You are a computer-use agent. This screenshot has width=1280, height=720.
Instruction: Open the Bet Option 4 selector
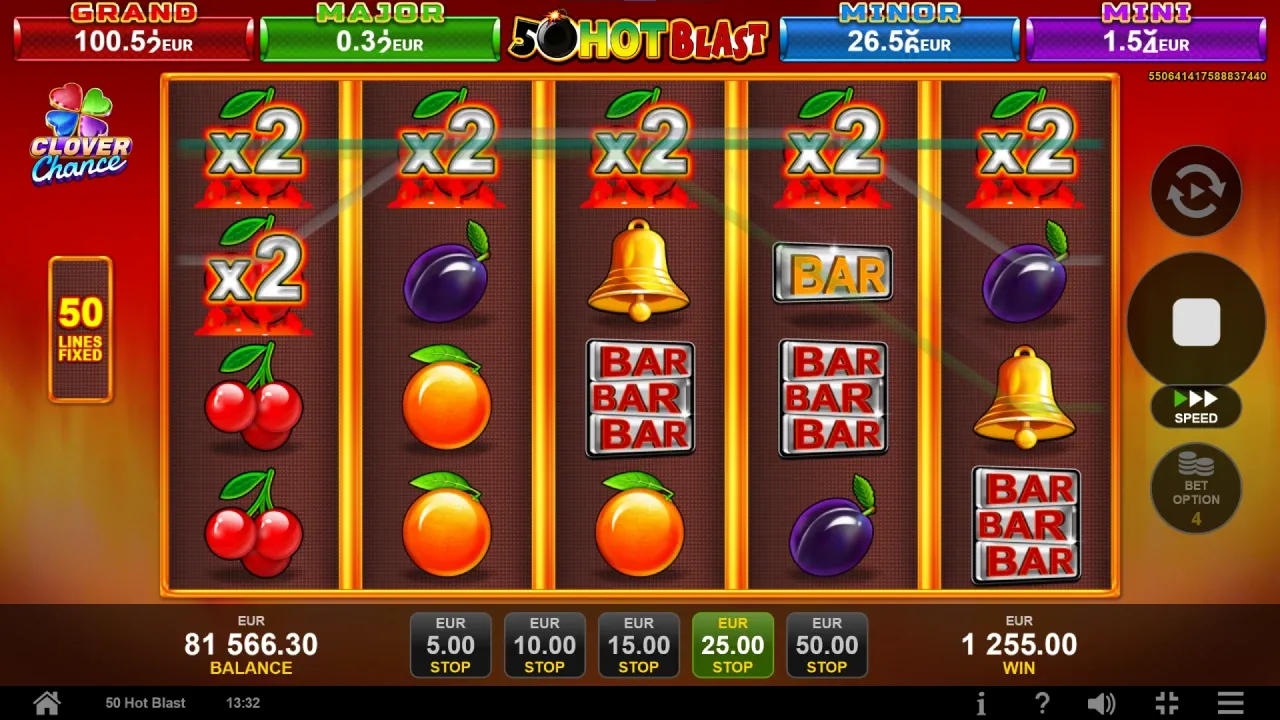click(x=1196, y=489)
